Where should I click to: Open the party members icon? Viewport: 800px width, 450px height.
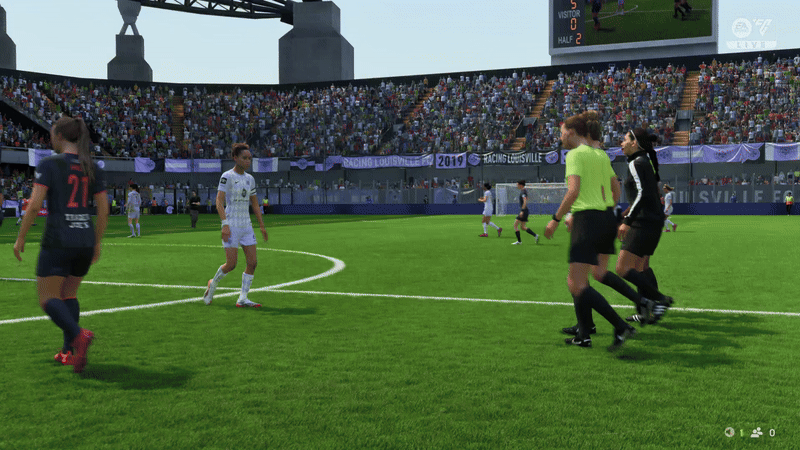(756, 432)
